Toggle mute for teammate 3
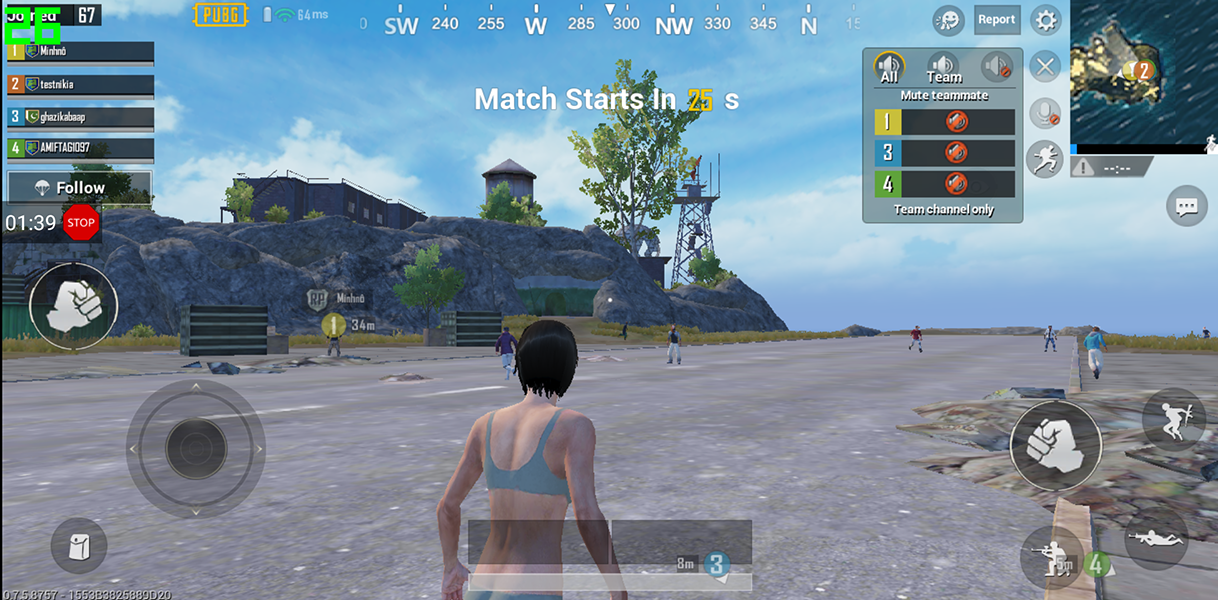Image resolution: width=1218 pixels, height=600 pixels. point(957,153)
